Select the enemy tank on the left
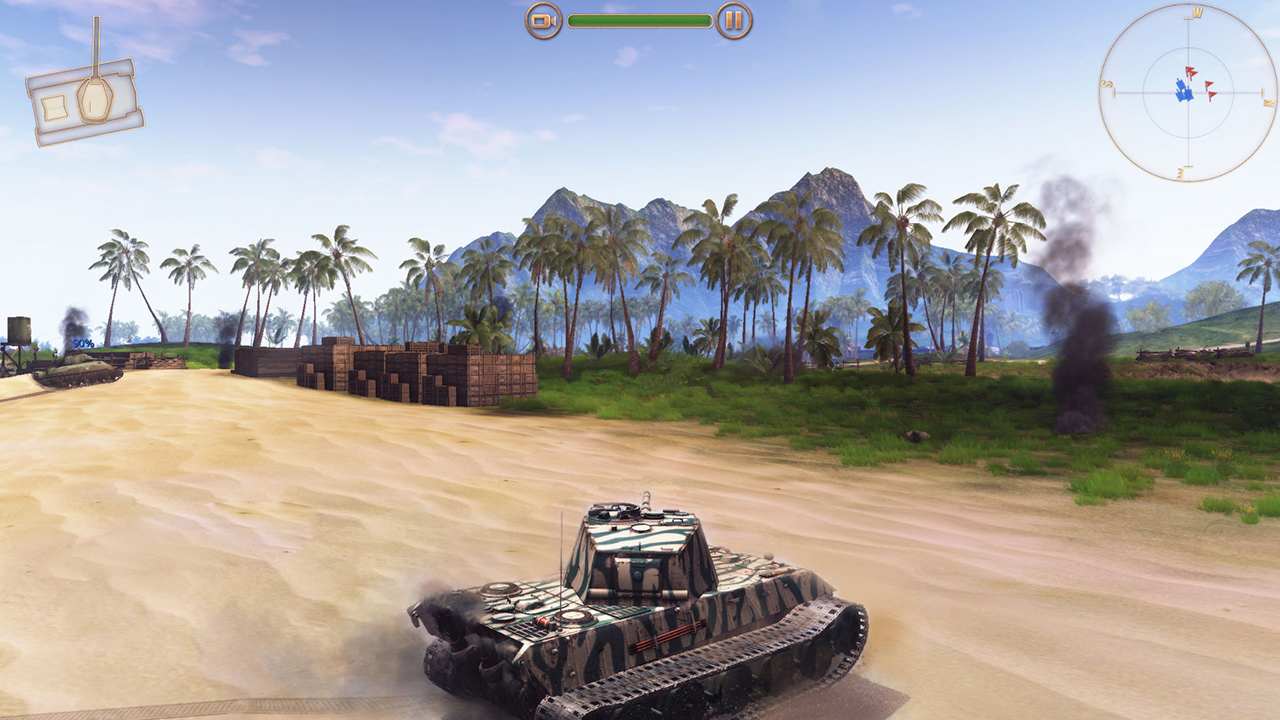The image size is (1280, 720). 75,370
